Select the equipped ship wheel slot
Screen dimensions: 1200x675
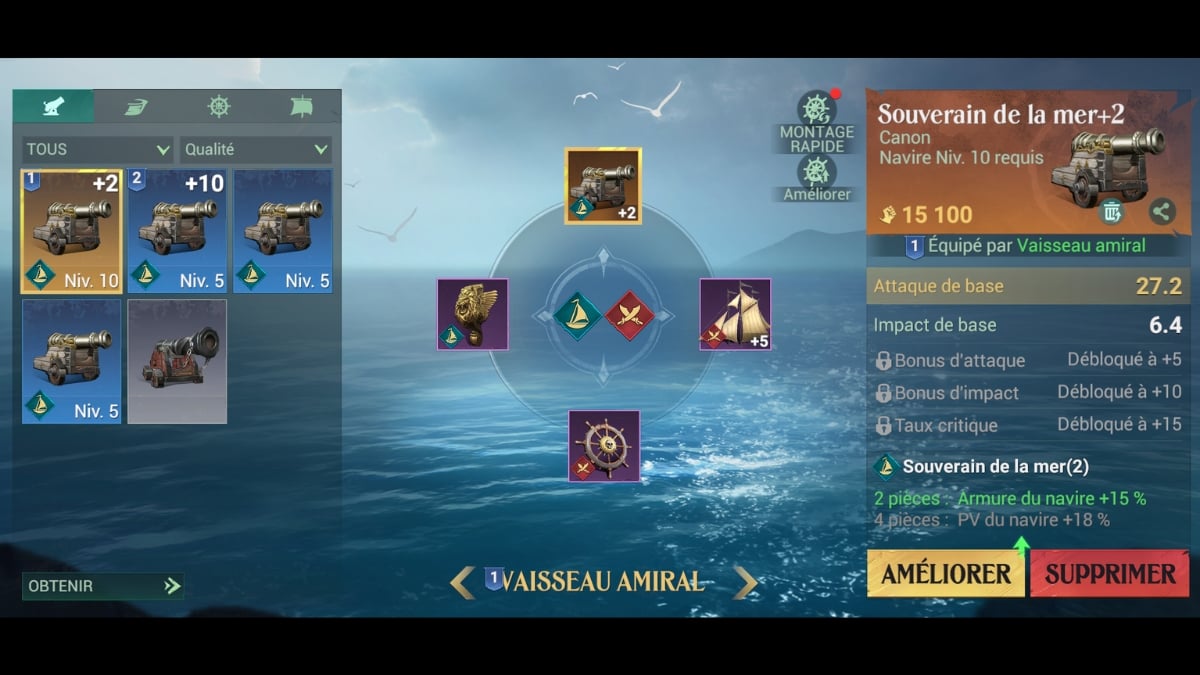(604, 446)
